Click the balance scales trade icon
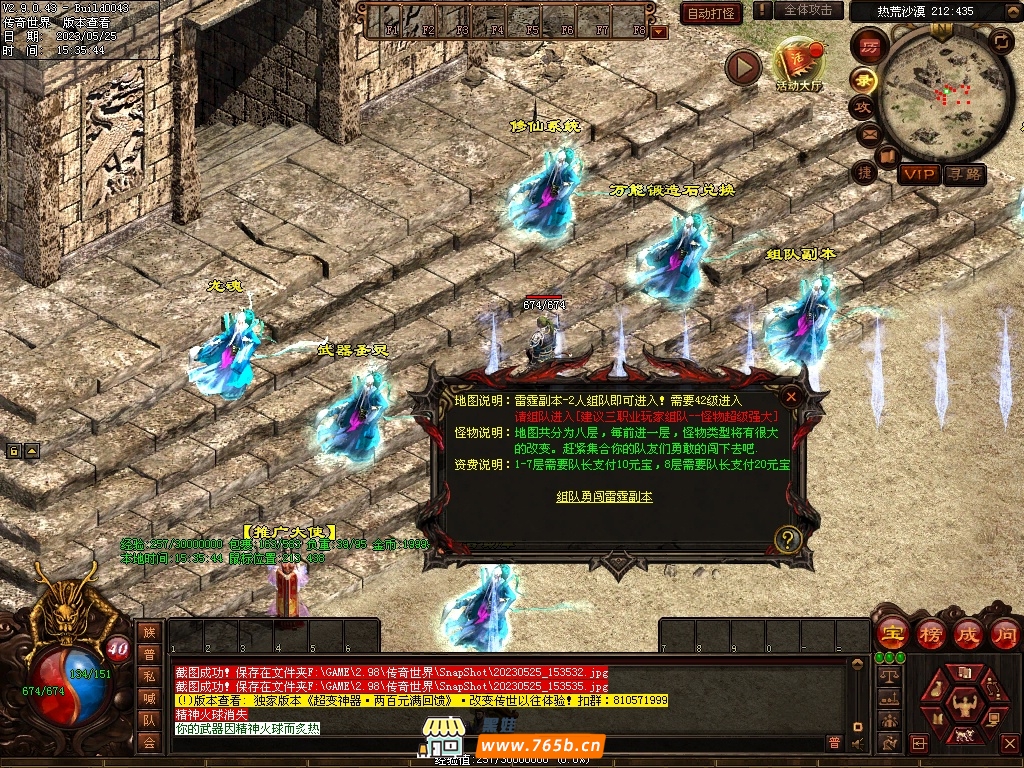Viewport: 1024px width, 768px height. coord(888,676)
